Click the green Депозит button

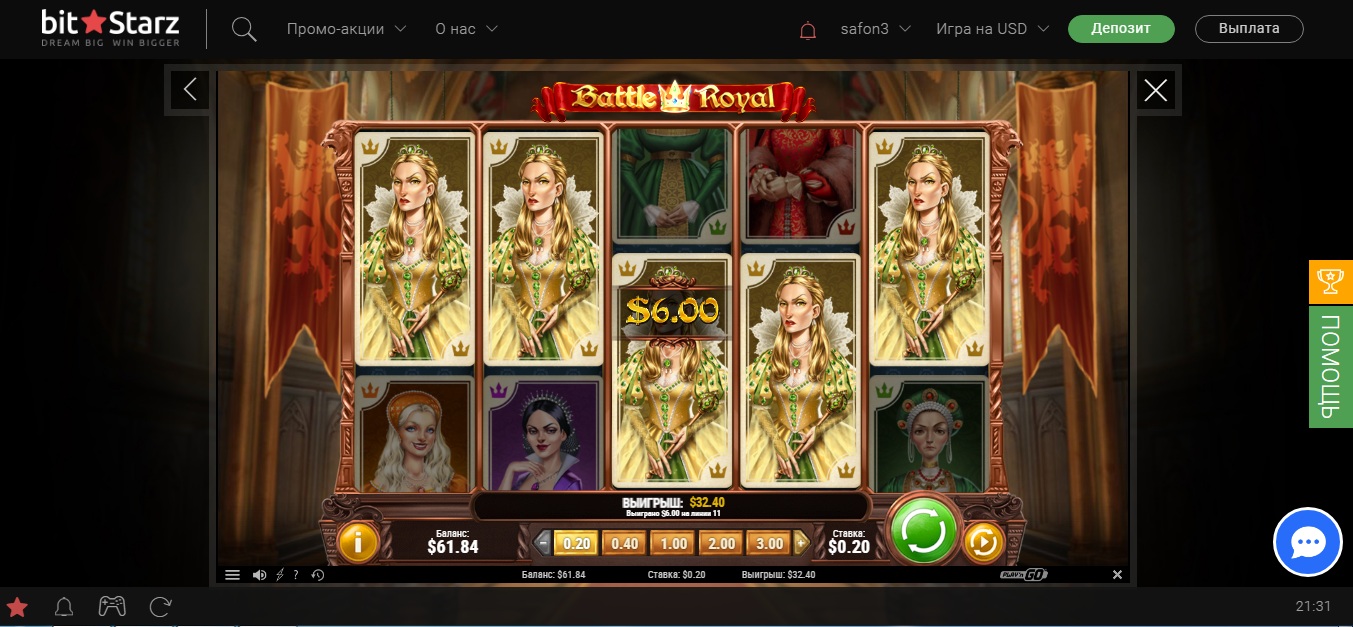pos(1121,29)
